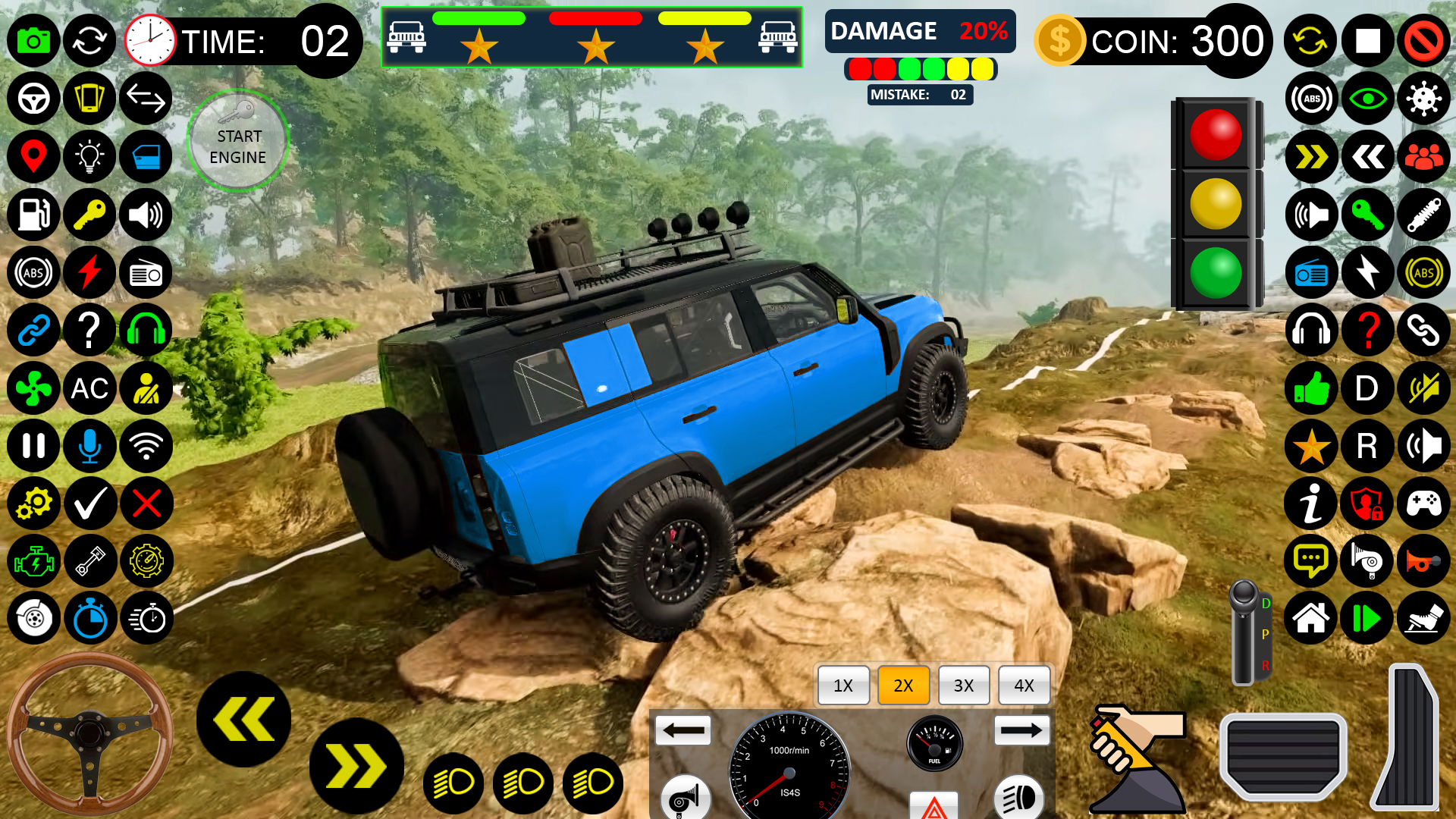Screen dimensions: 1456x819
Task: Select the headphones icon on the left panel
Action: [146, 331]
